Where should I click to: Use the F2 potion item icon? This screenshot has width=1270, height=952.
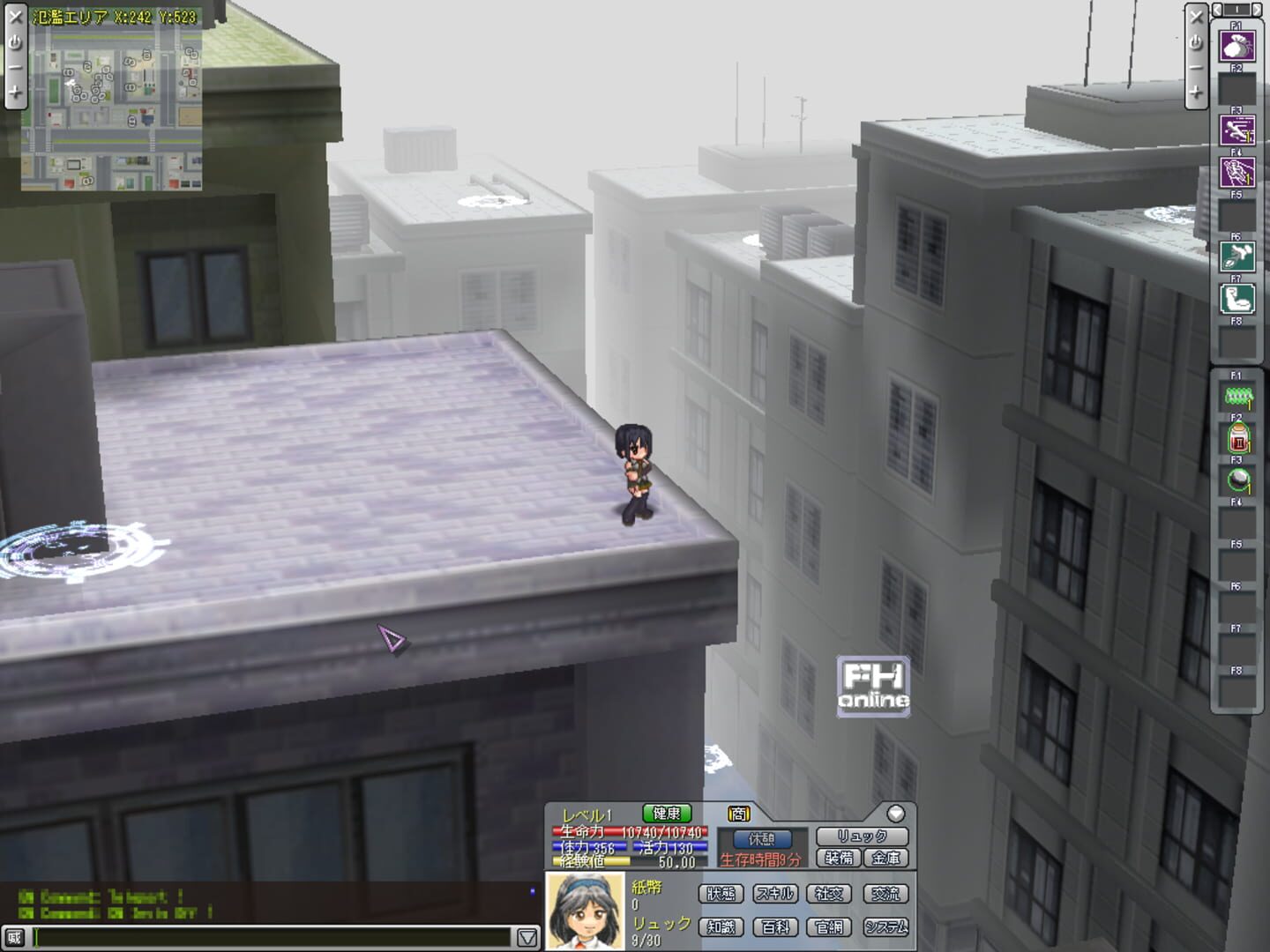click(x=1238, y=438)
